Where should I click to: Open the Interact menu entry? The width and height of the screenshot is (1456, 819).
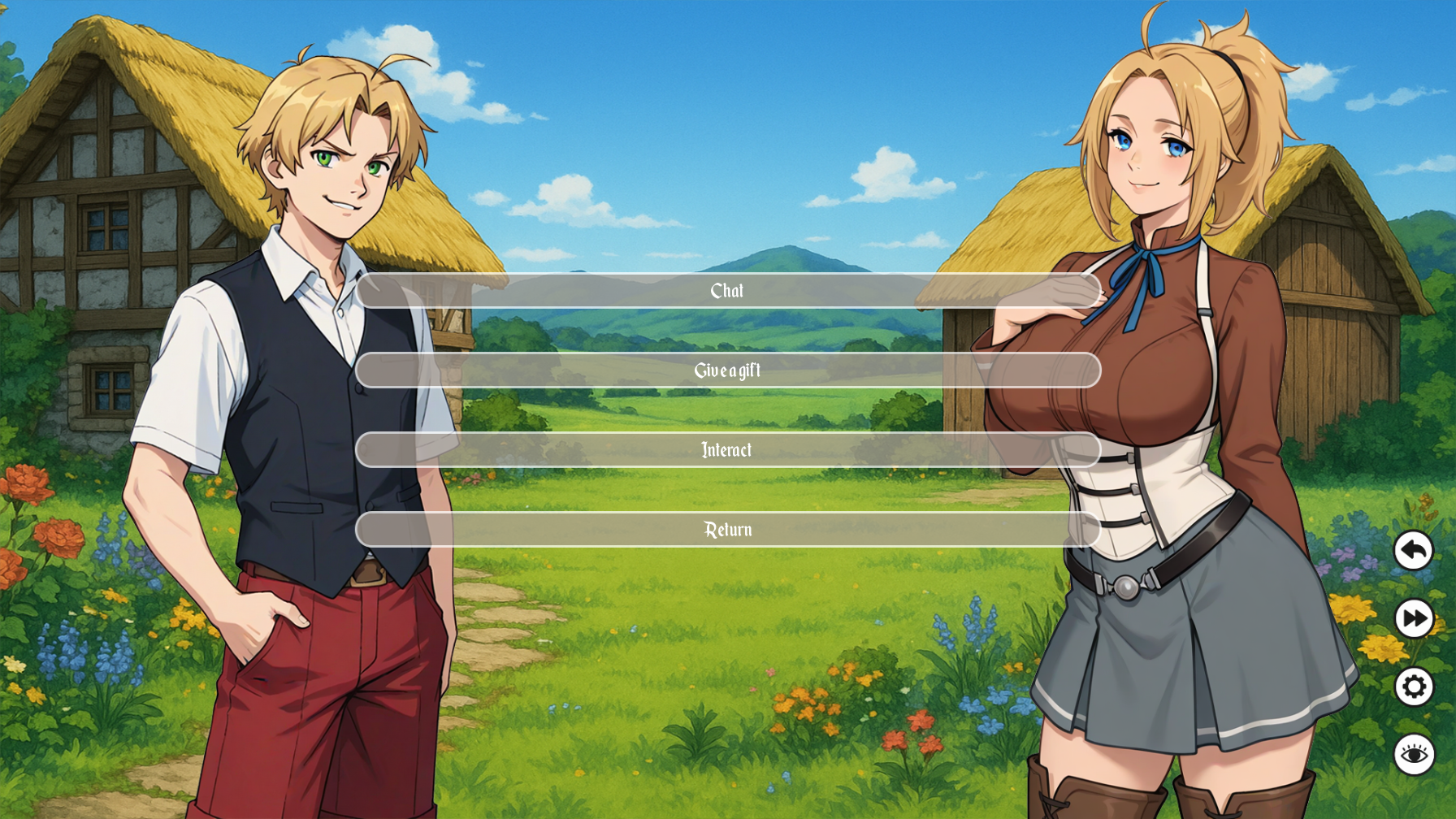[727, 449]
